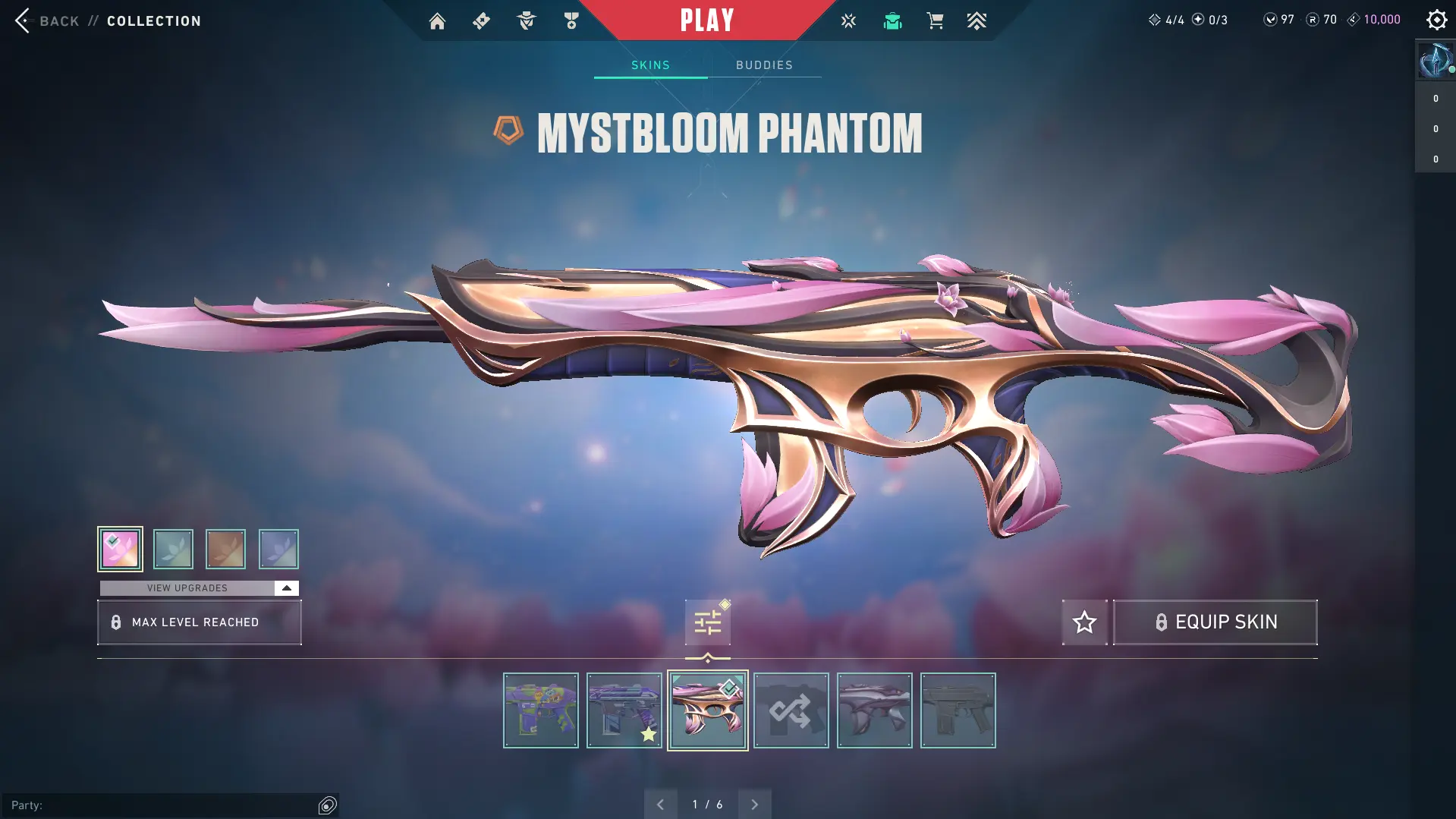Collapse the View Upgrades panel
The height and width of the screenshot is (819, 1456).
pos(286,587)
